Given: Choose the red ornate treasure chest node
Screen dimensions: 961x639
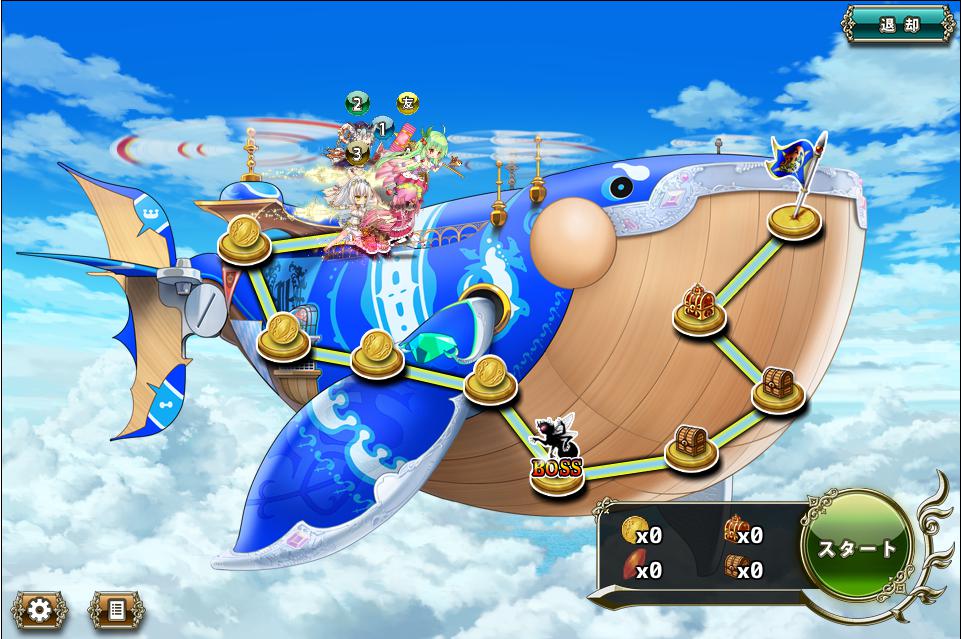Looking at the screenshot, I should pos(698,308).
